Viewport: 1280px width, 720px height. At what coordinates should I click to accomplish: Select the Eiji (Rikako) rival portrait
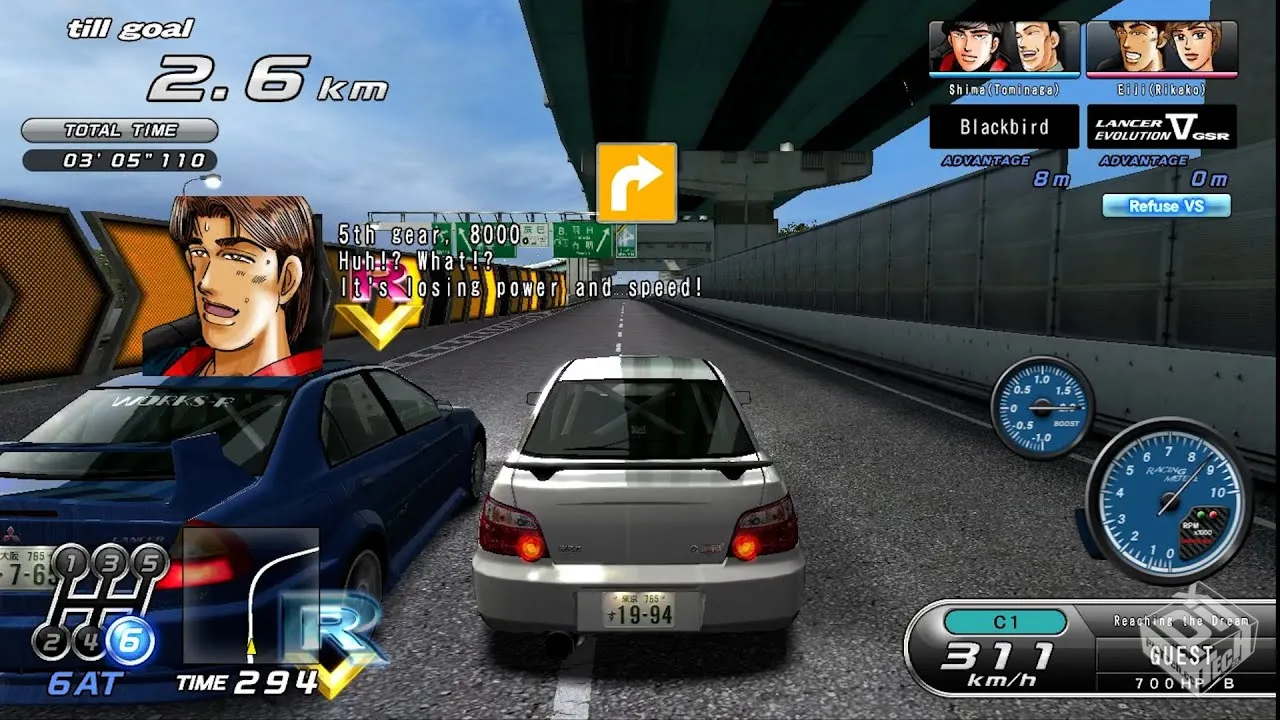pos(1161,47)
